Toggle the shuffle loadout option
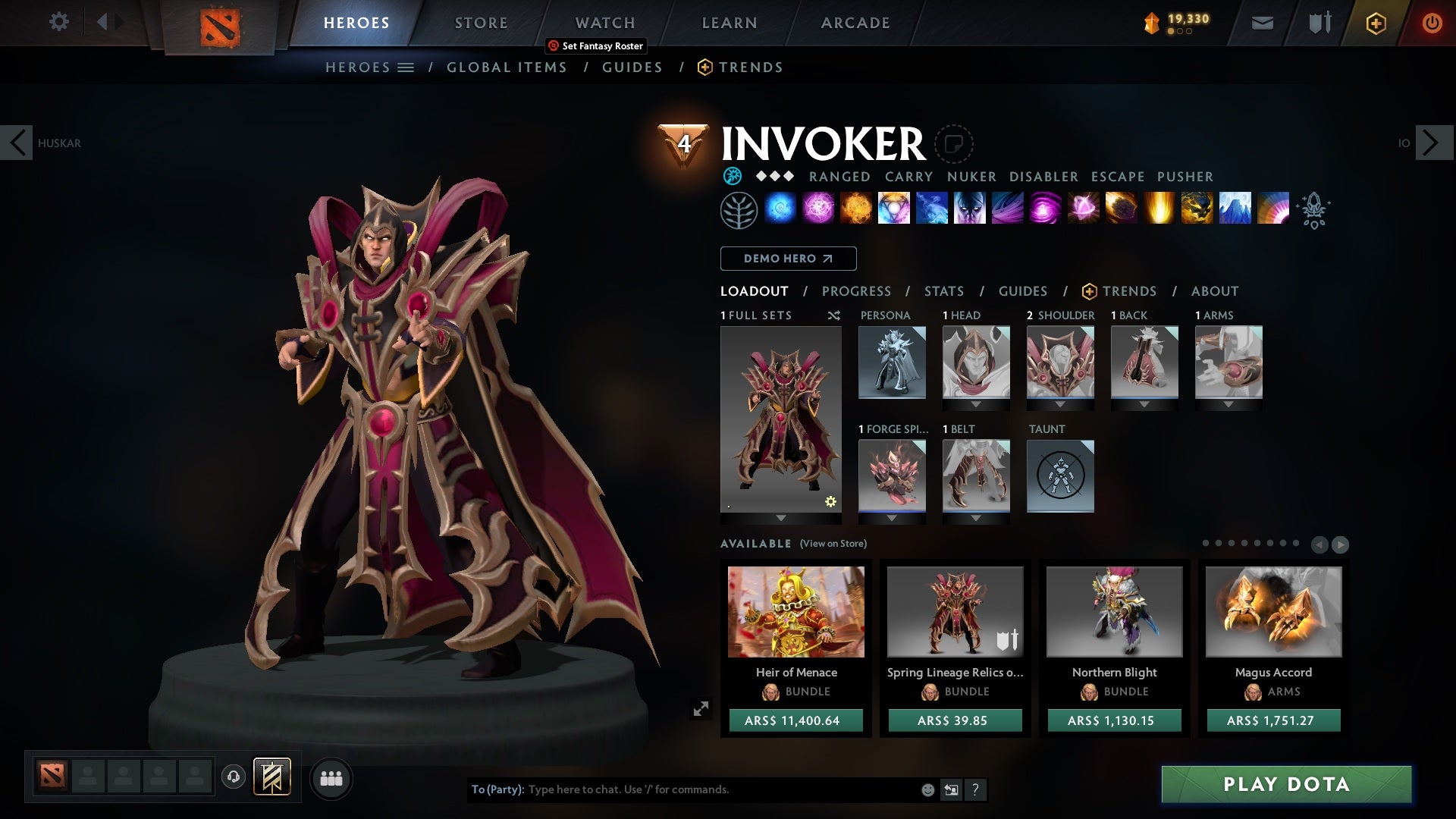Viewport: 1456px width, 819px height. coord(834,315)
